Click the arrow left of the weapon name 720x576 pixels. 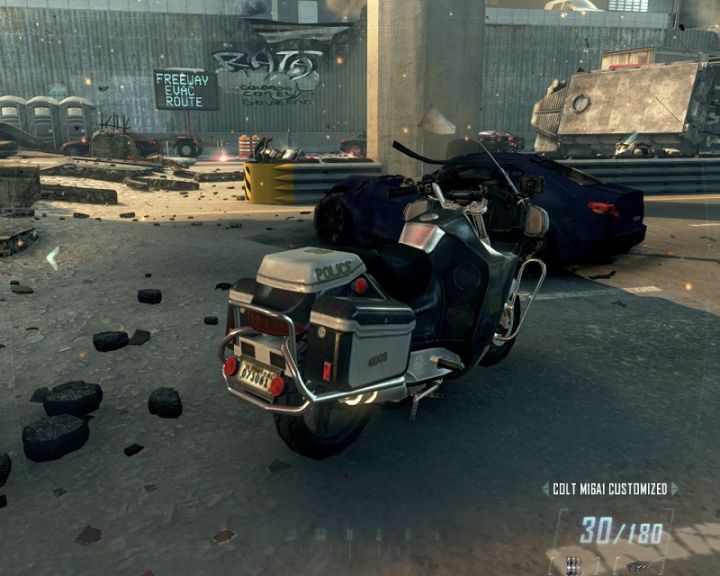545,489
